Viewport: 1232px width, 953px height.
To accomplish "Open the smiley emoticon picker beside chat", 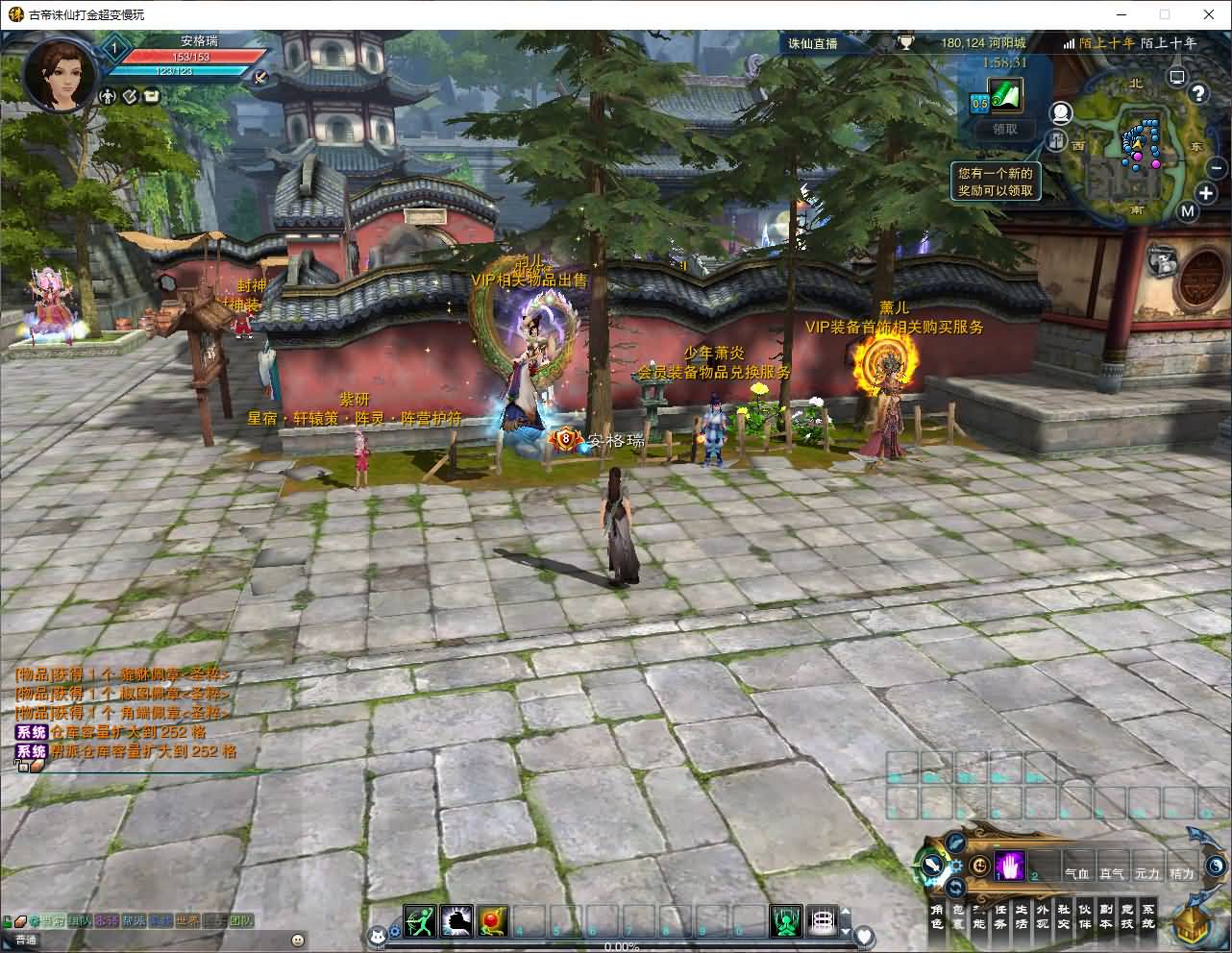I will click(x=297, y=940).
